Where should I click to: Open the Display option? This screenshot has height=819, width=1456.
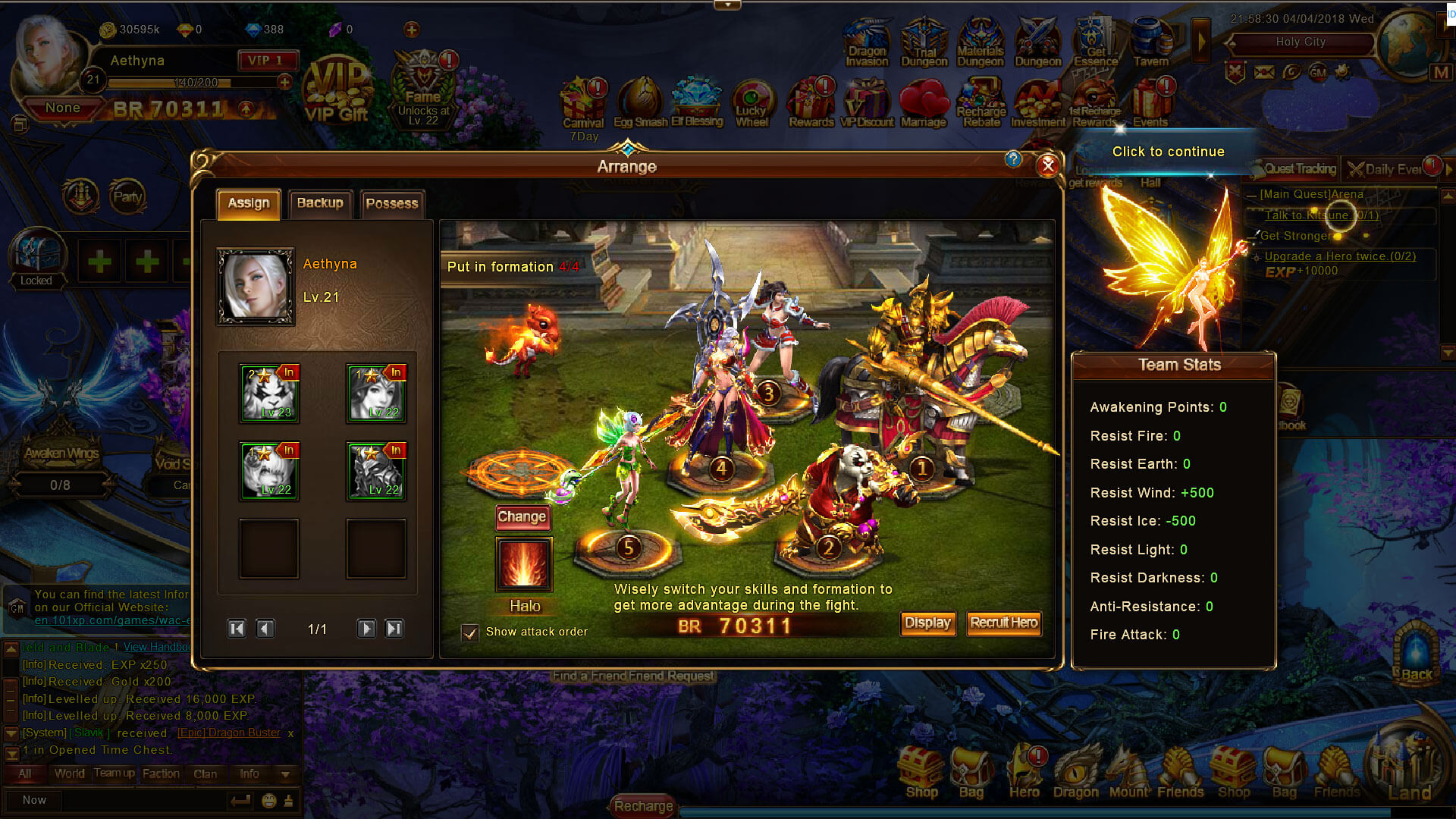tap(927, 623)
